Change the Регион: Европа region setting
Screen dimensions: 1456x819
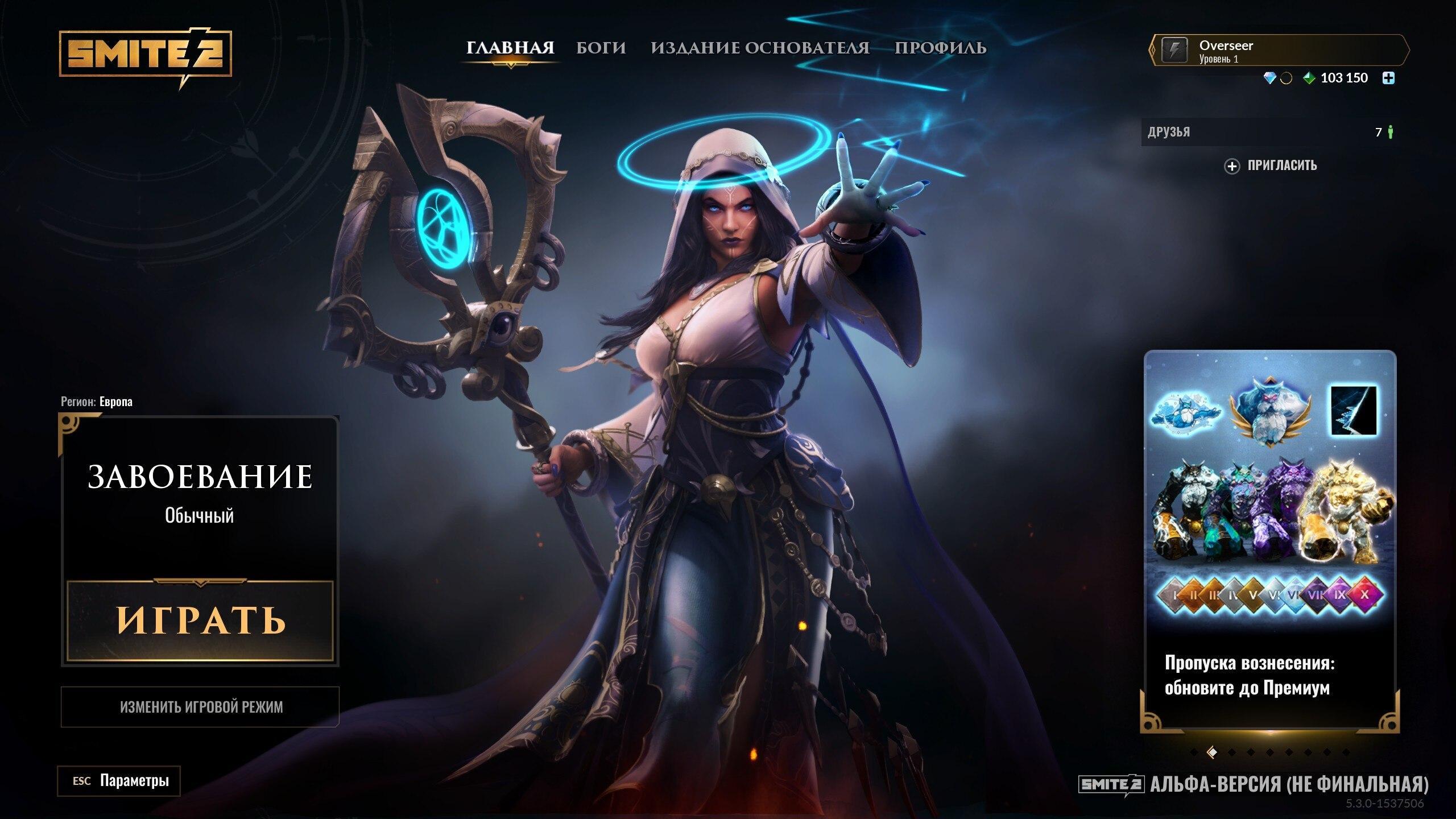[x=97, y=402]
